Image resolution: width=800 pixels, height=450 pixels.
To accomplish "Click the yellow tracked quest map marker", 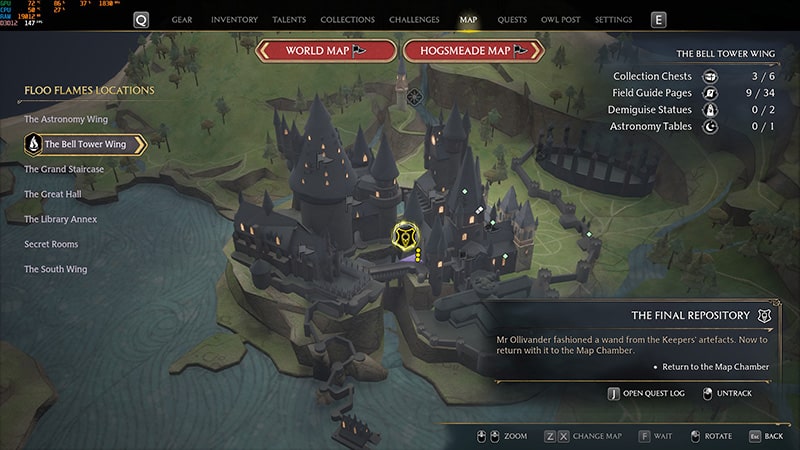I will tap(405, 235).
